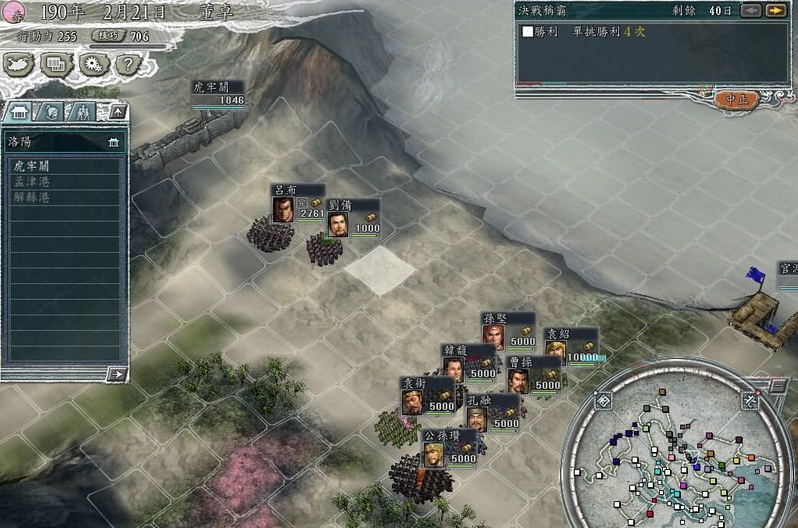The height and width of the screenshot is (528, 798).
Task: Click the arrow button at list panel bottom
Action: (x=117, y=374)
